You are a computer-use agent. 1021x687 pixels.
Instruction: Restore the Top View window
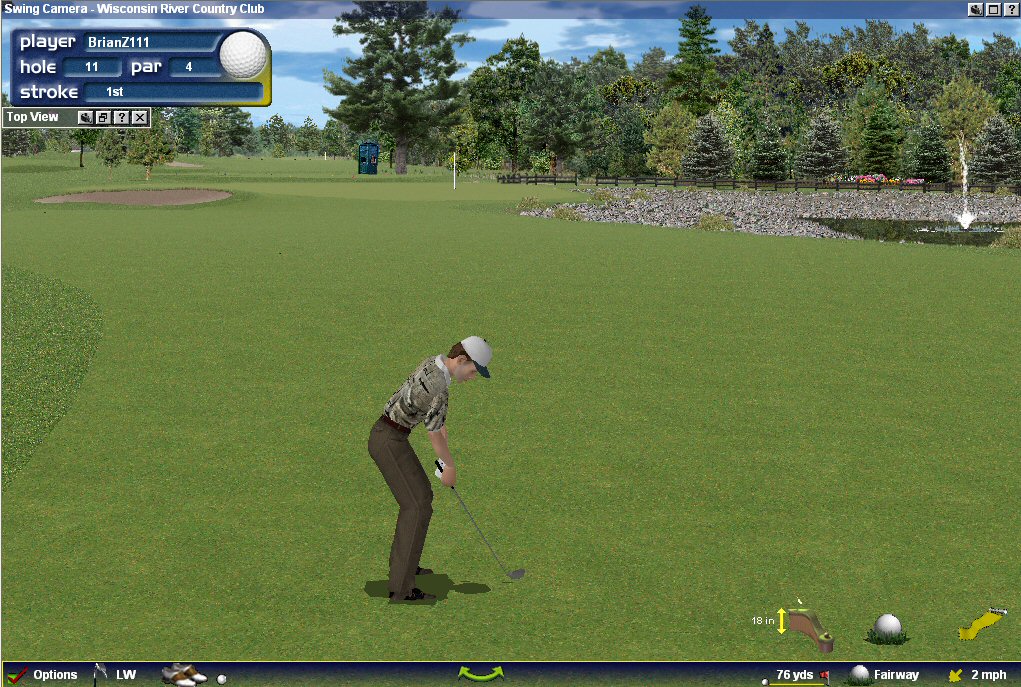click(x=104, y=118)
